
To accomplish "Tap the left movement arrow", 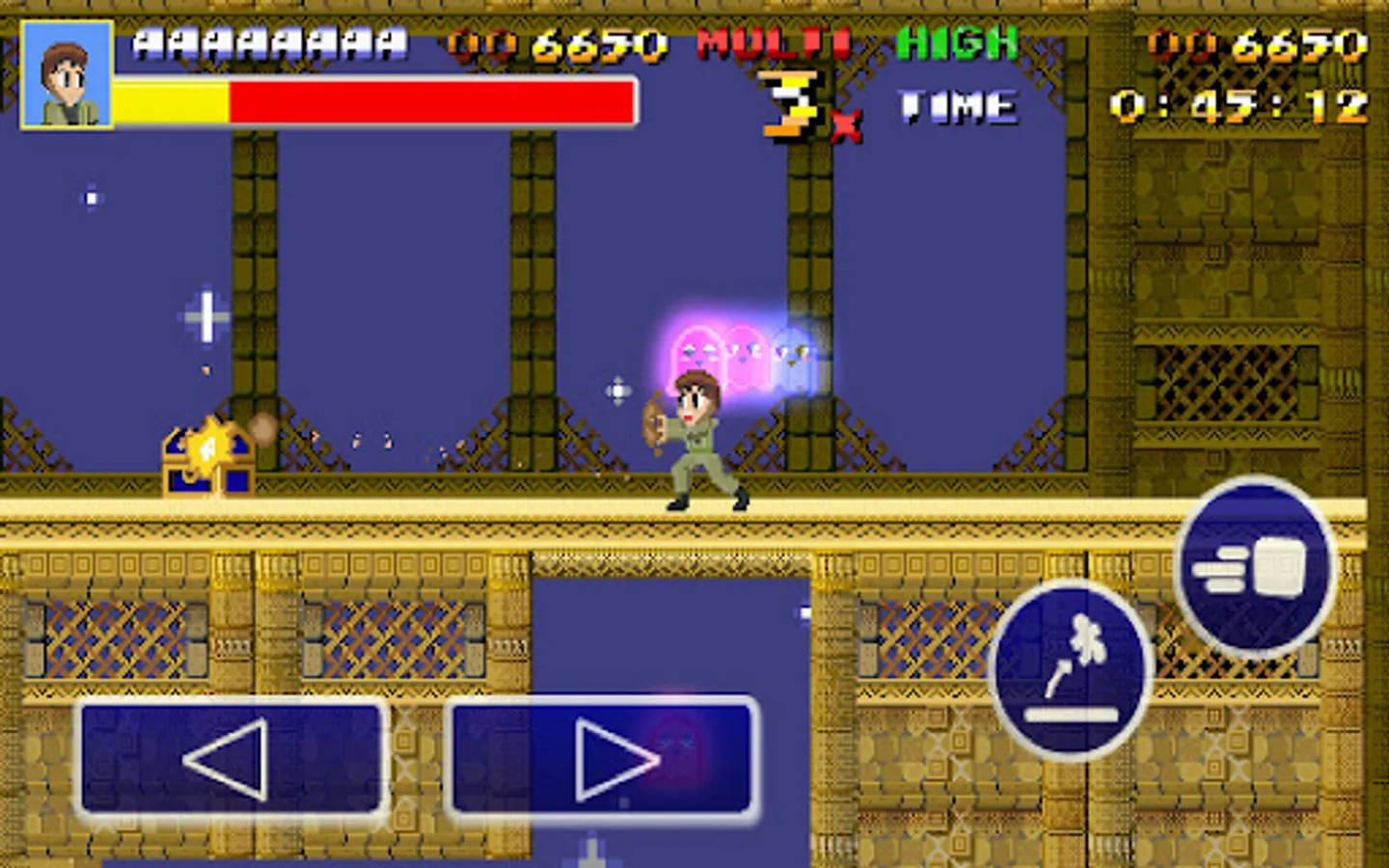I will 231,758.
